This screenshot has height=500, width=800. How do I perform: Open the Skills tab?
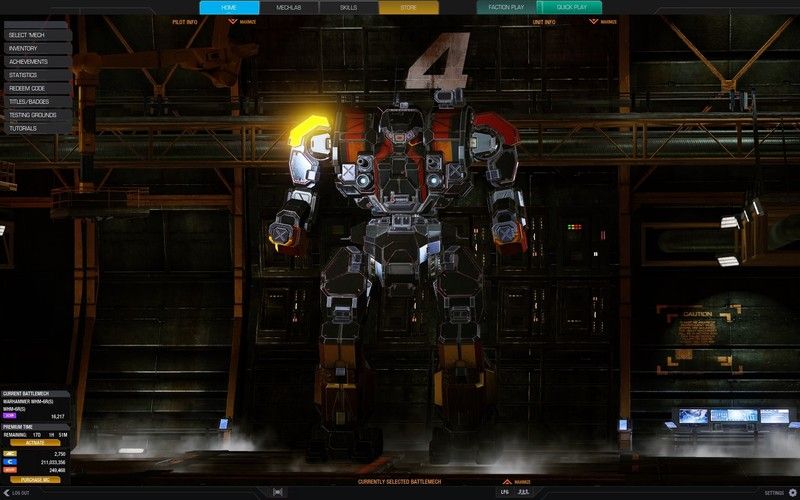click(x=348, y=7)
